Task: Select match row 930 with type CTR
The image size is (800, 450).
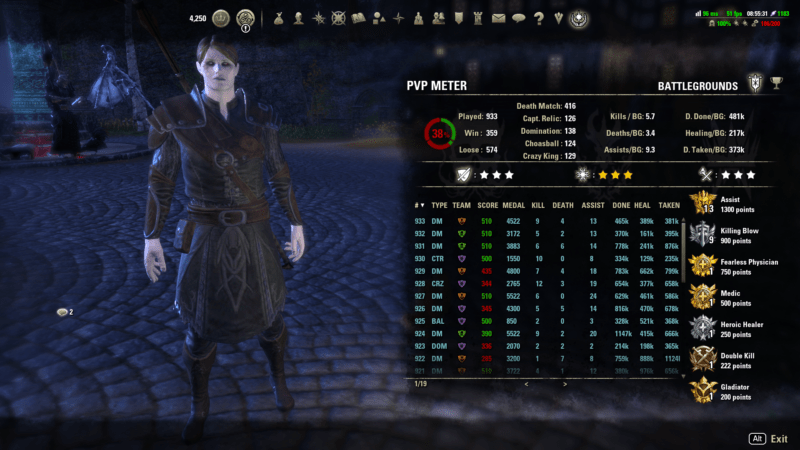Action: tap(540, 258)
